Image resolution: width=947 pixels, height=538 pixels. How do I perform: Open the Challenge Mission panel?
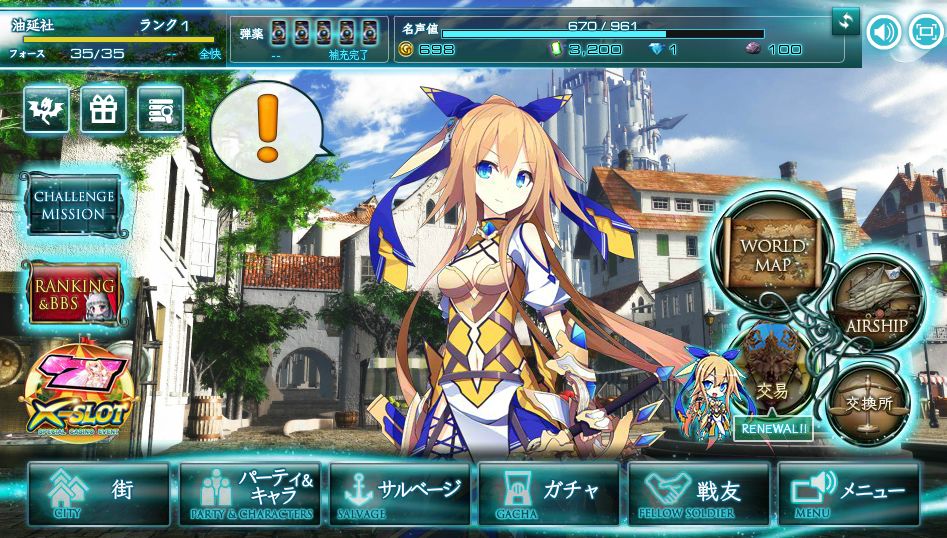click(73, 205)
